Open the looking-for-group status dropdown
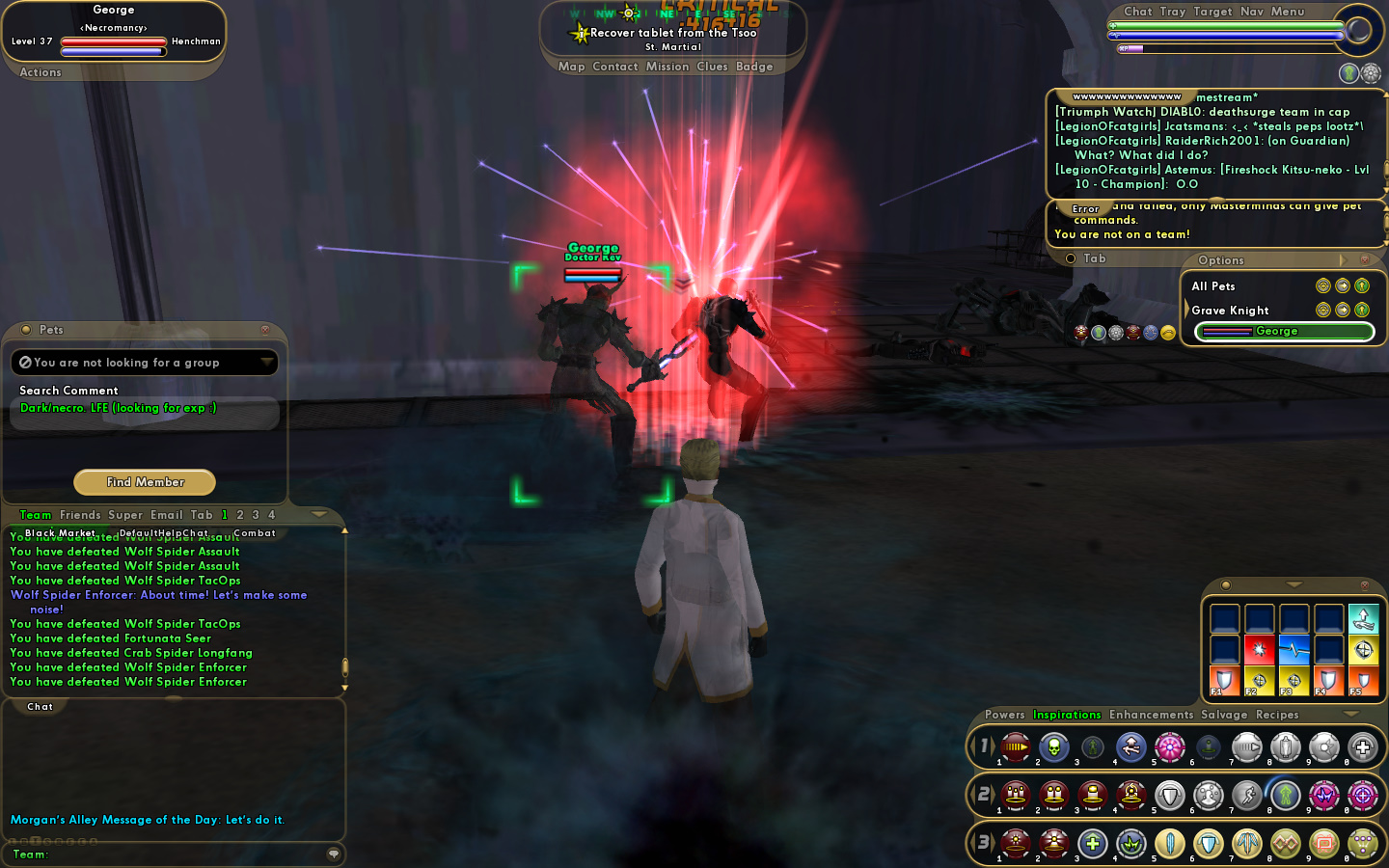 pos(145,363)
